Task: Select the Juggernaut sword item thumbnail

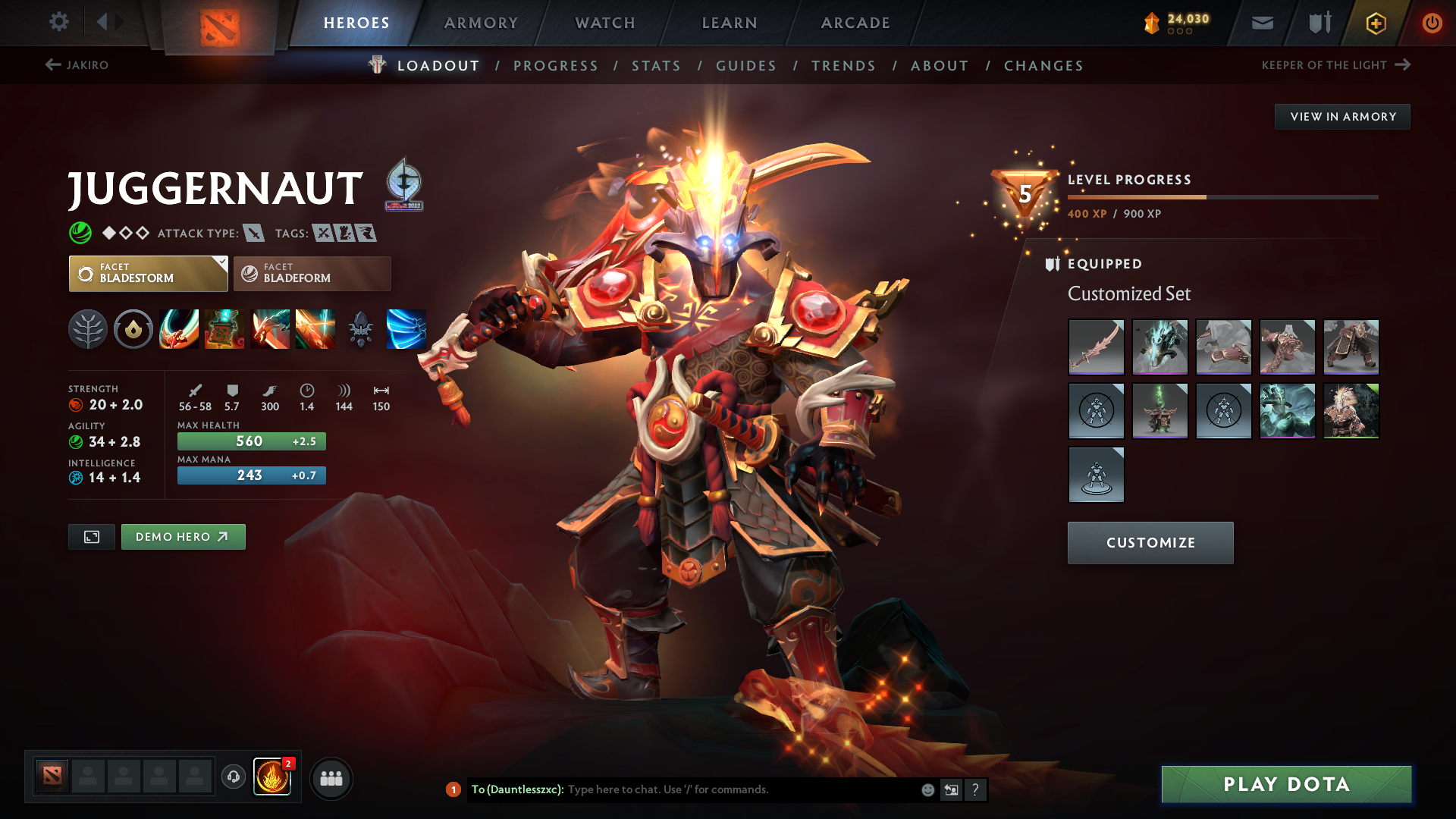Action: pyautogui.click(x=1096, y=347)
